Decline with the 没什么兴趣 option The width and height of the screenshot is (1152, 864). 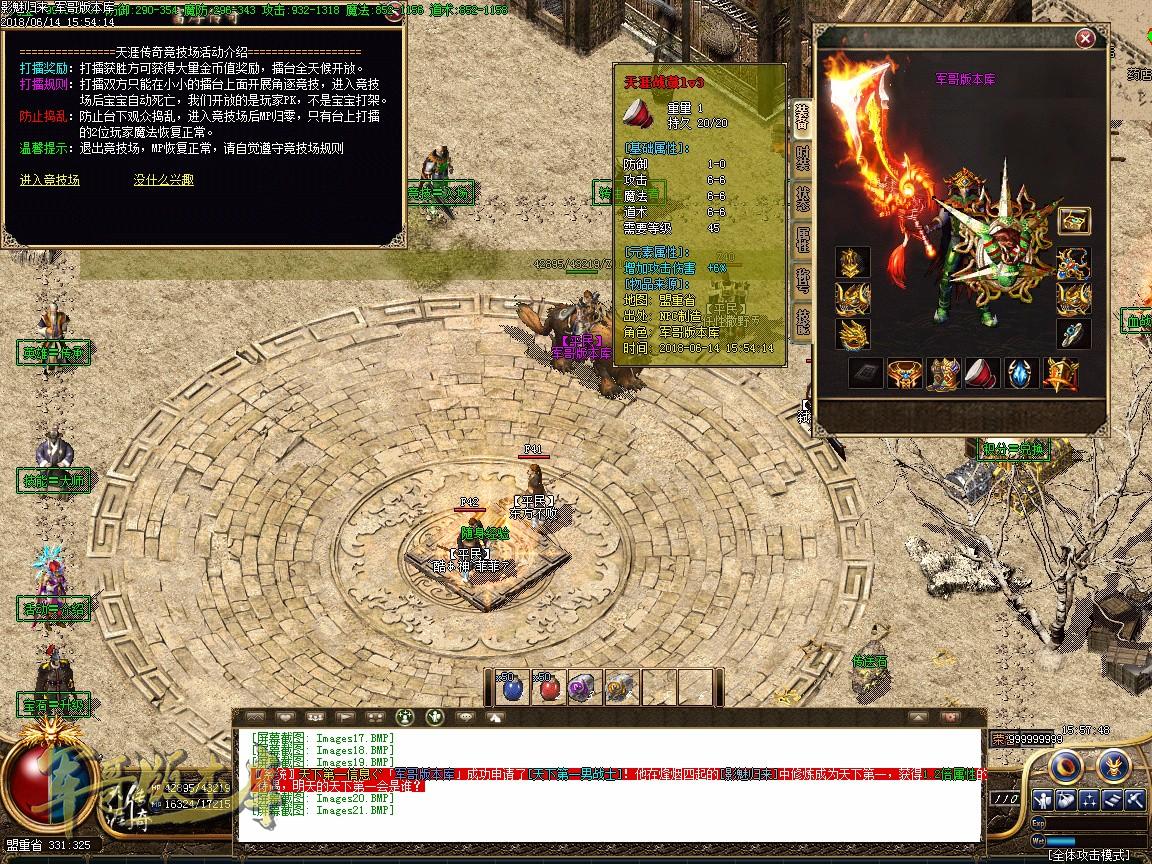pos(164,180)
